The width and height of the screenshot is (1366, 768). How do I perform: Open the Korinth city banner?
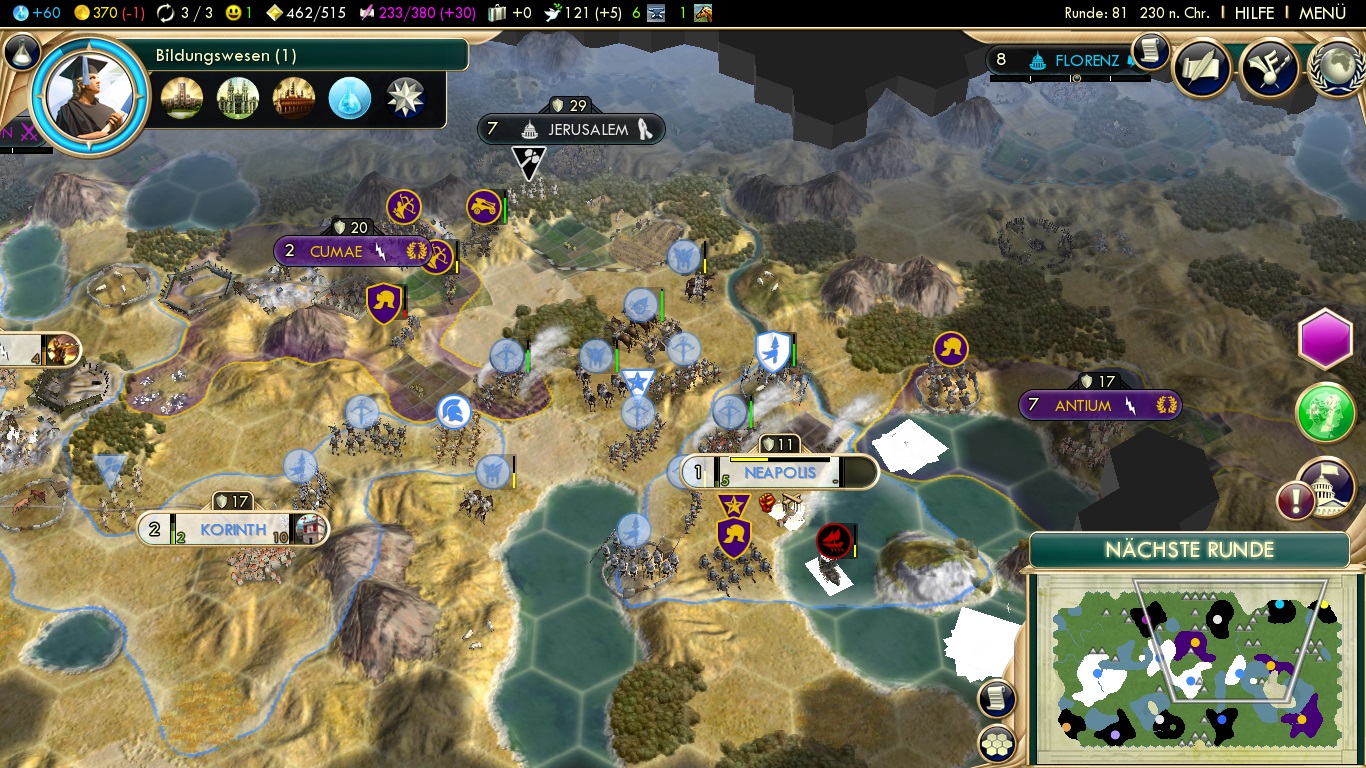point(233,530)
